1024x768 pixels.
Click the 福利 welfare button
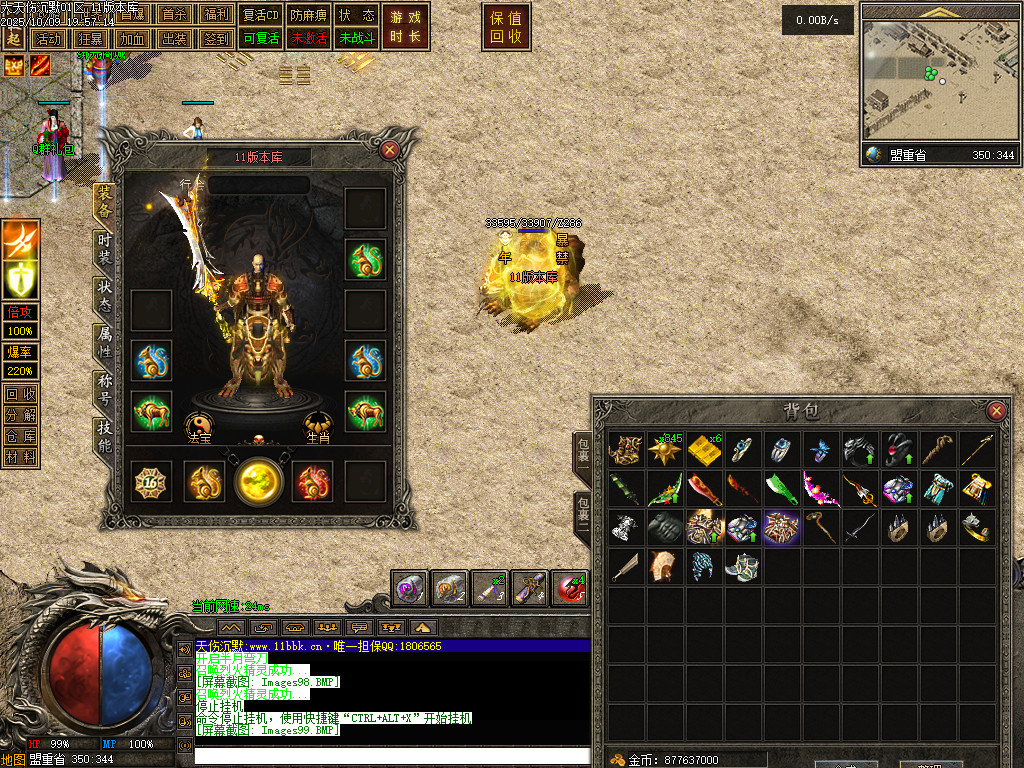coord(215,15)
